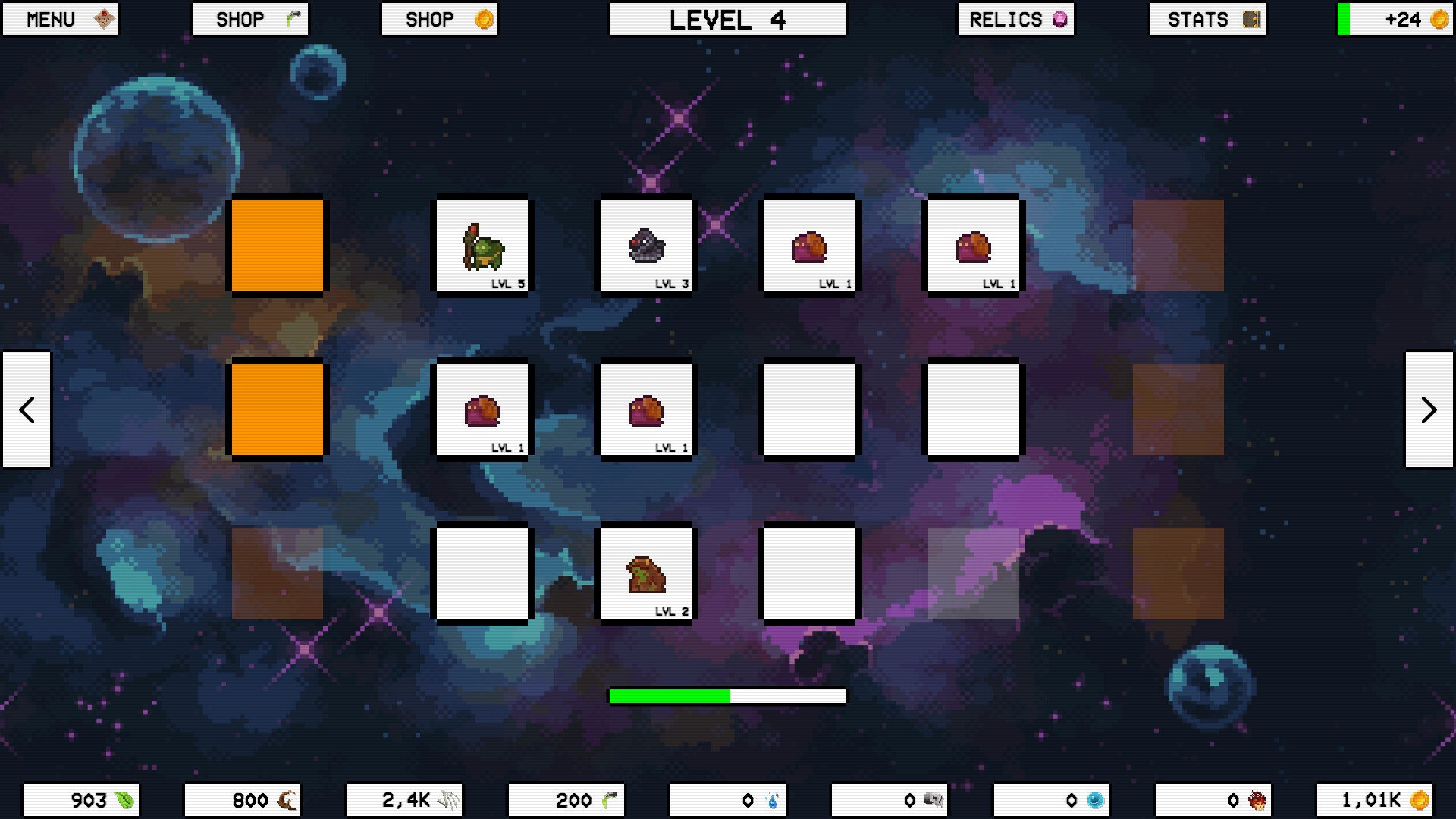
Task: Click the coin counter showing 1,01K
Action: pos(1374,799)
